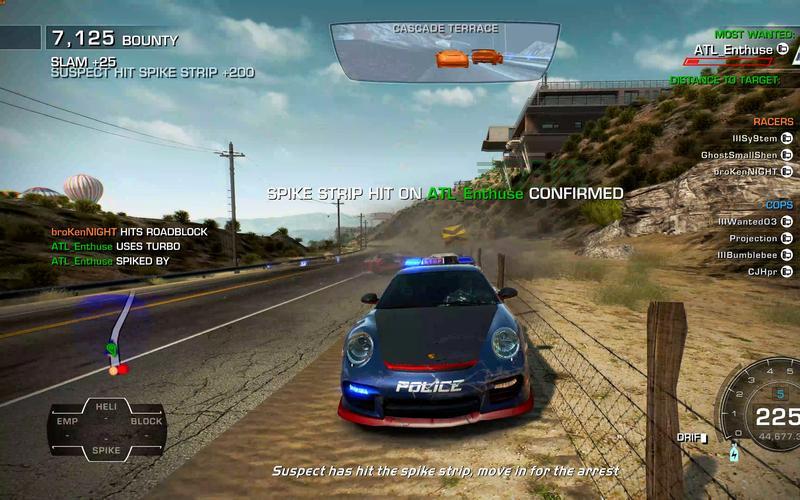Pick cop CJHpr from the list

(762, 271)
